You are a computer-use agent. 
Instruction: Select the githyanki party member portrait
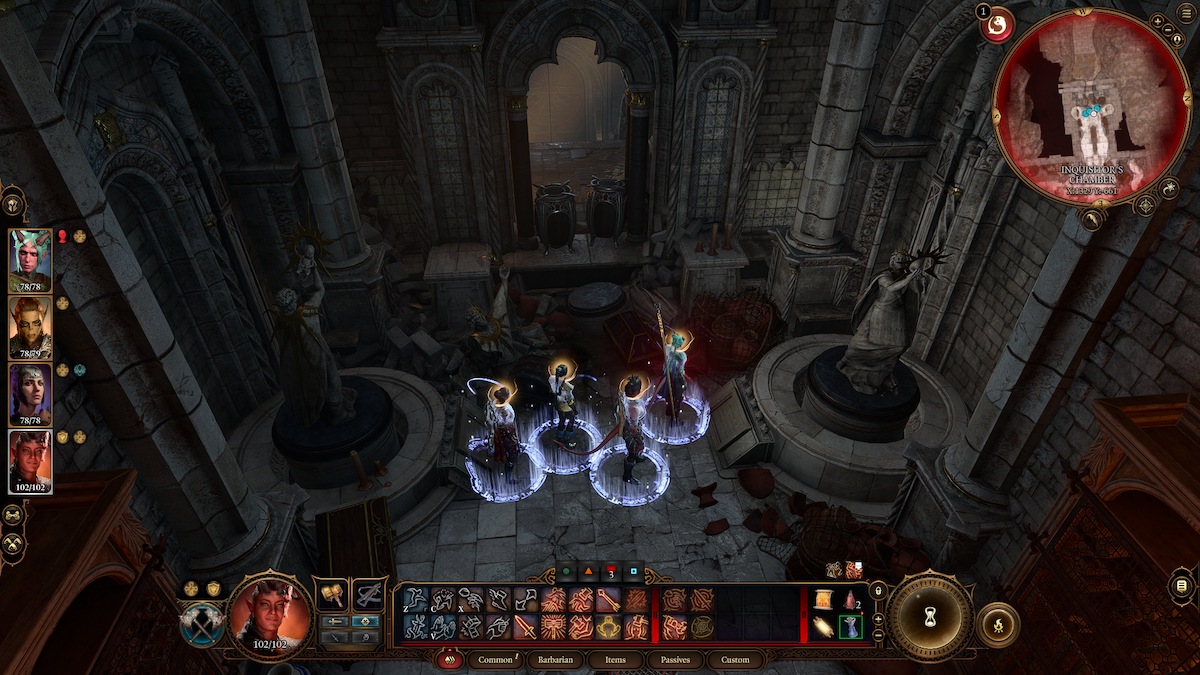pos(30,326)
